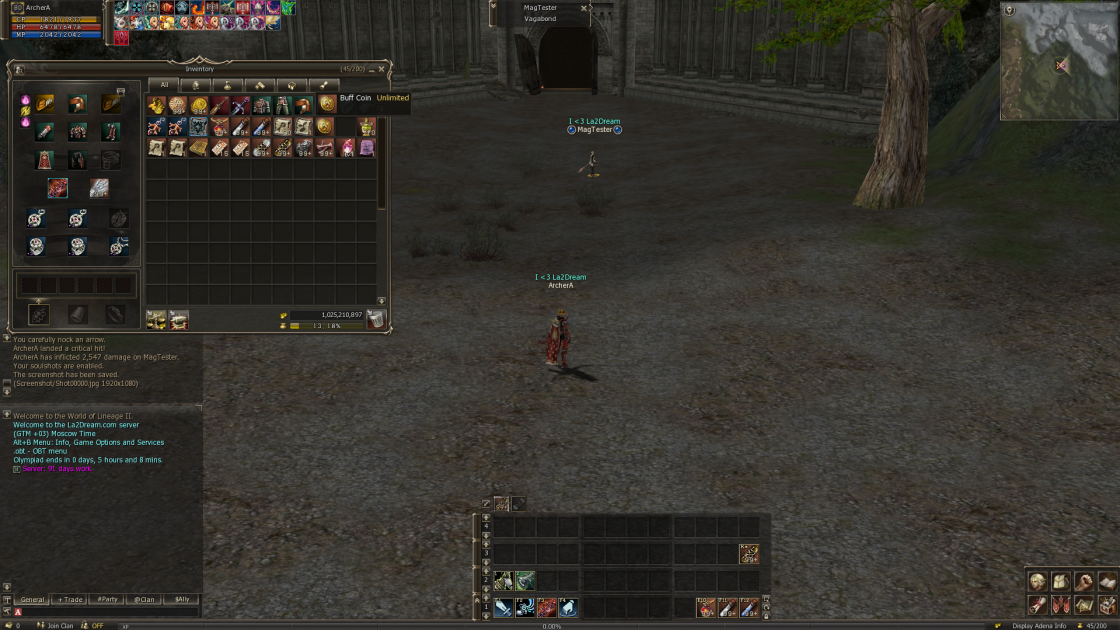
Task: Click the equipped bow weapon slot
Action: point(58,187)
